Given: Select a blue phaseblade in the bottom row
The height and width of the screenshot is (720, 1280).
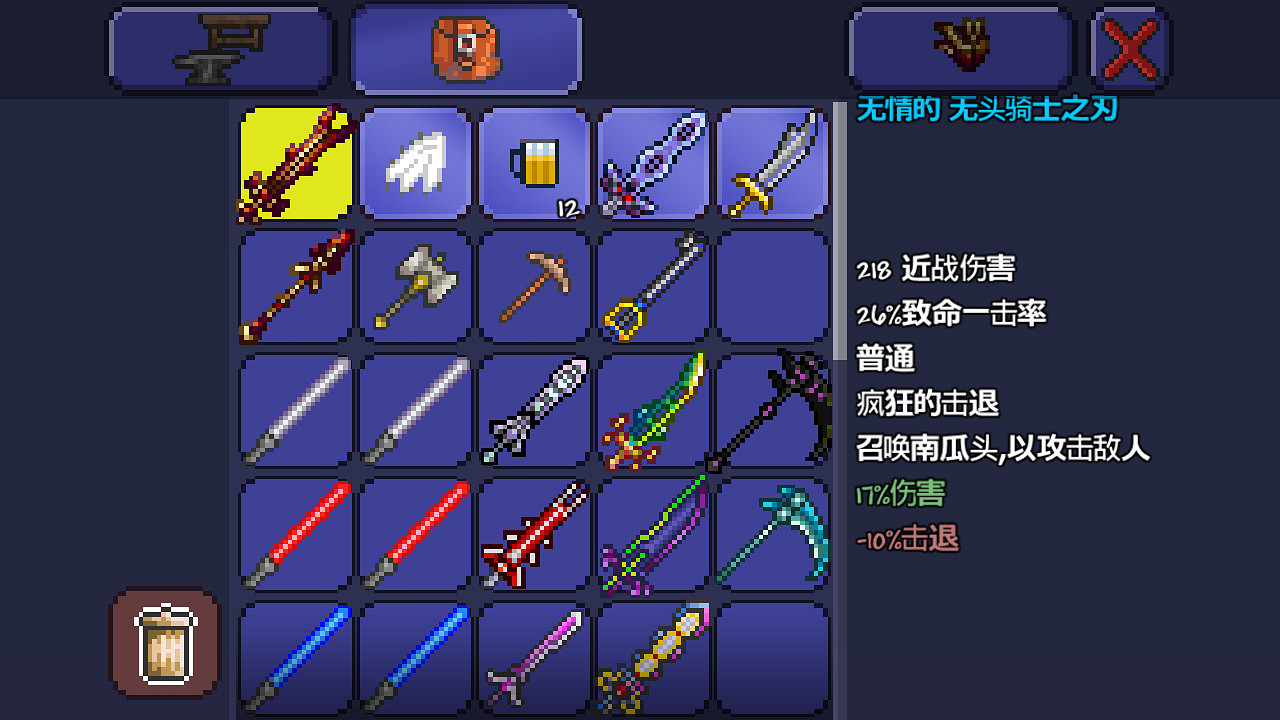Looking at the screenshot, I should coord(293,655).
